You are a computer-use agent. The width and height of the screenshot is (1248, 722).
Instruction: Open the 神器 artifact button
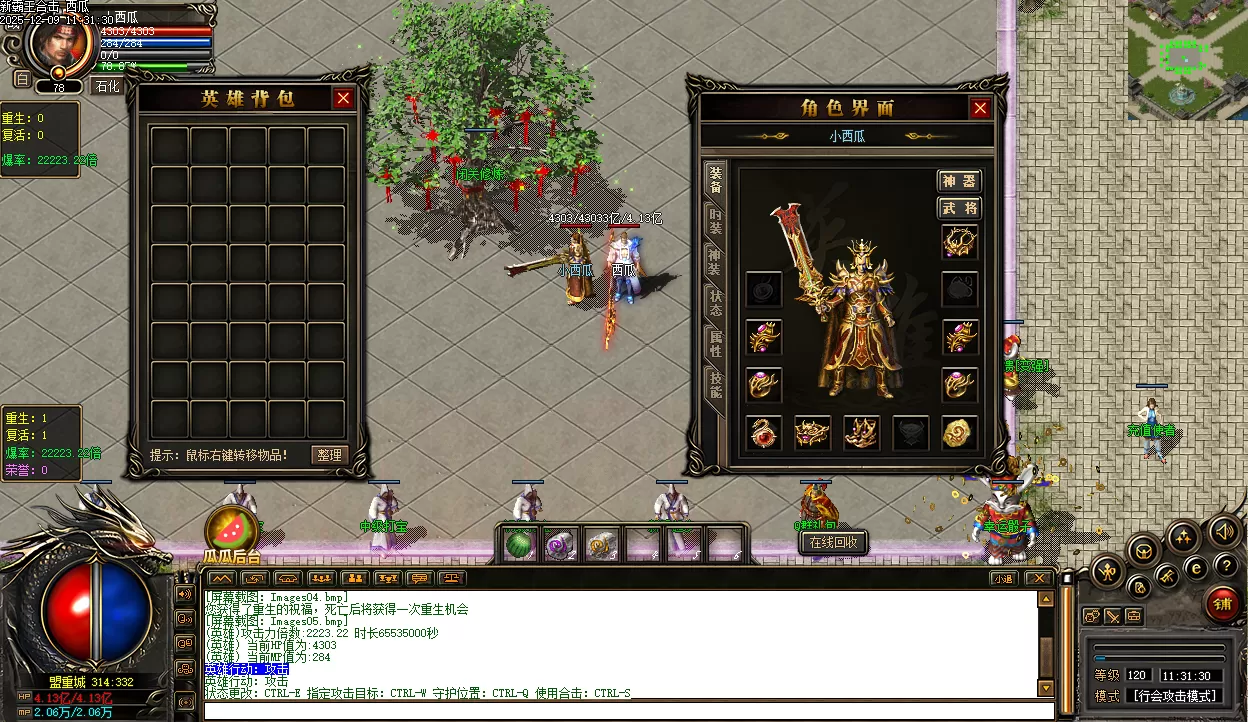coord(959,181)
